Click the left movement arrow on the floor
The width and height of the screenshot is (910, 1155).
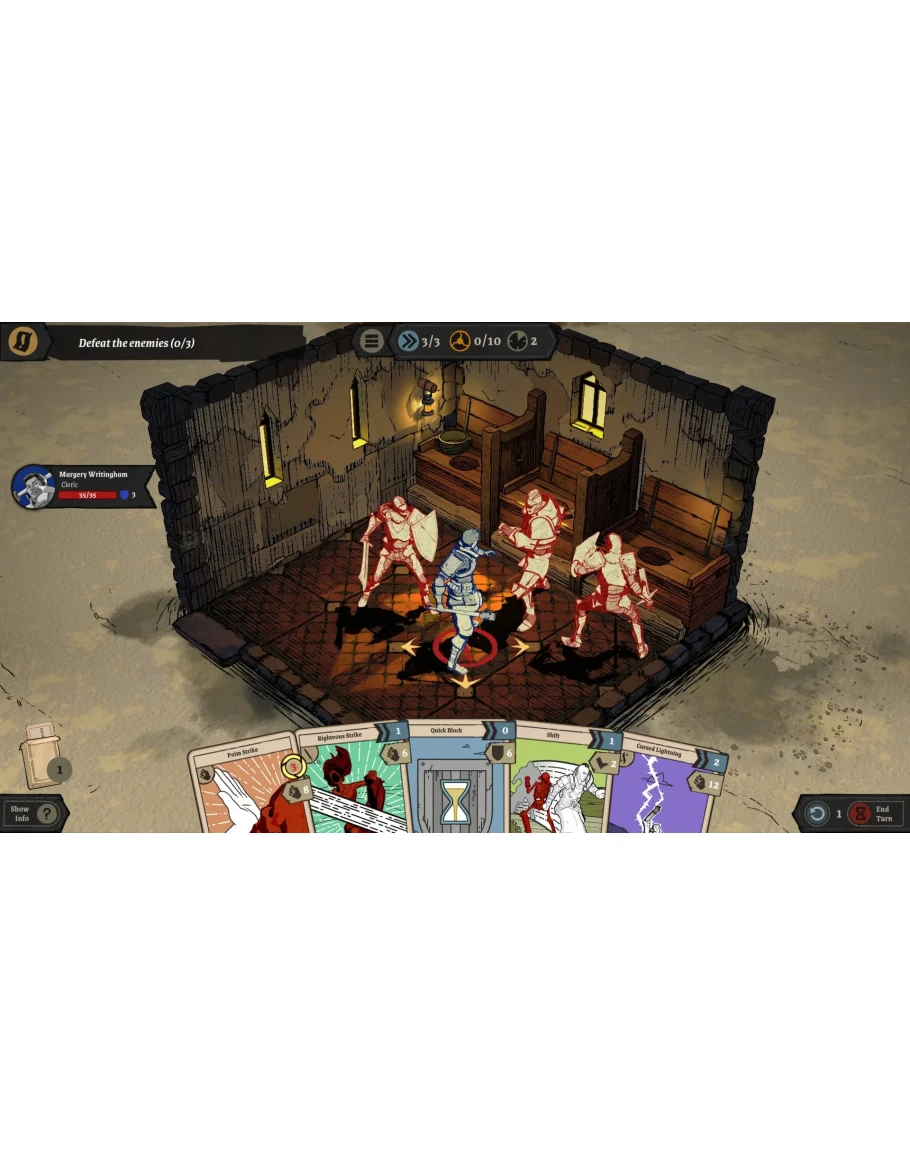pyautogui.click(x=410, y=648)
